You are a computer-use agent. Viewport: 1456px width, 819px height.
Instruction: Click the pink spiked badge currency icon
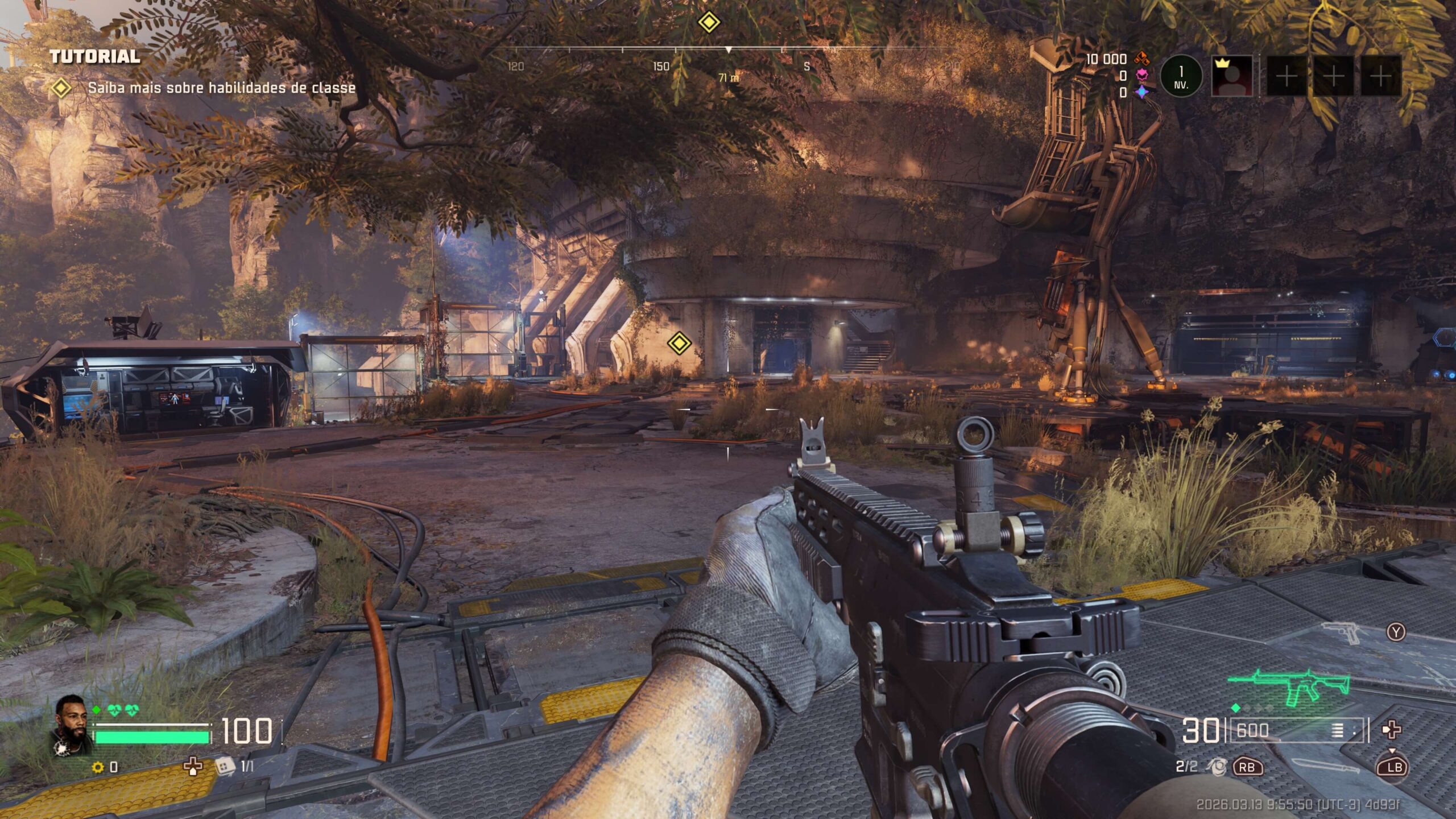[1141, 75]
